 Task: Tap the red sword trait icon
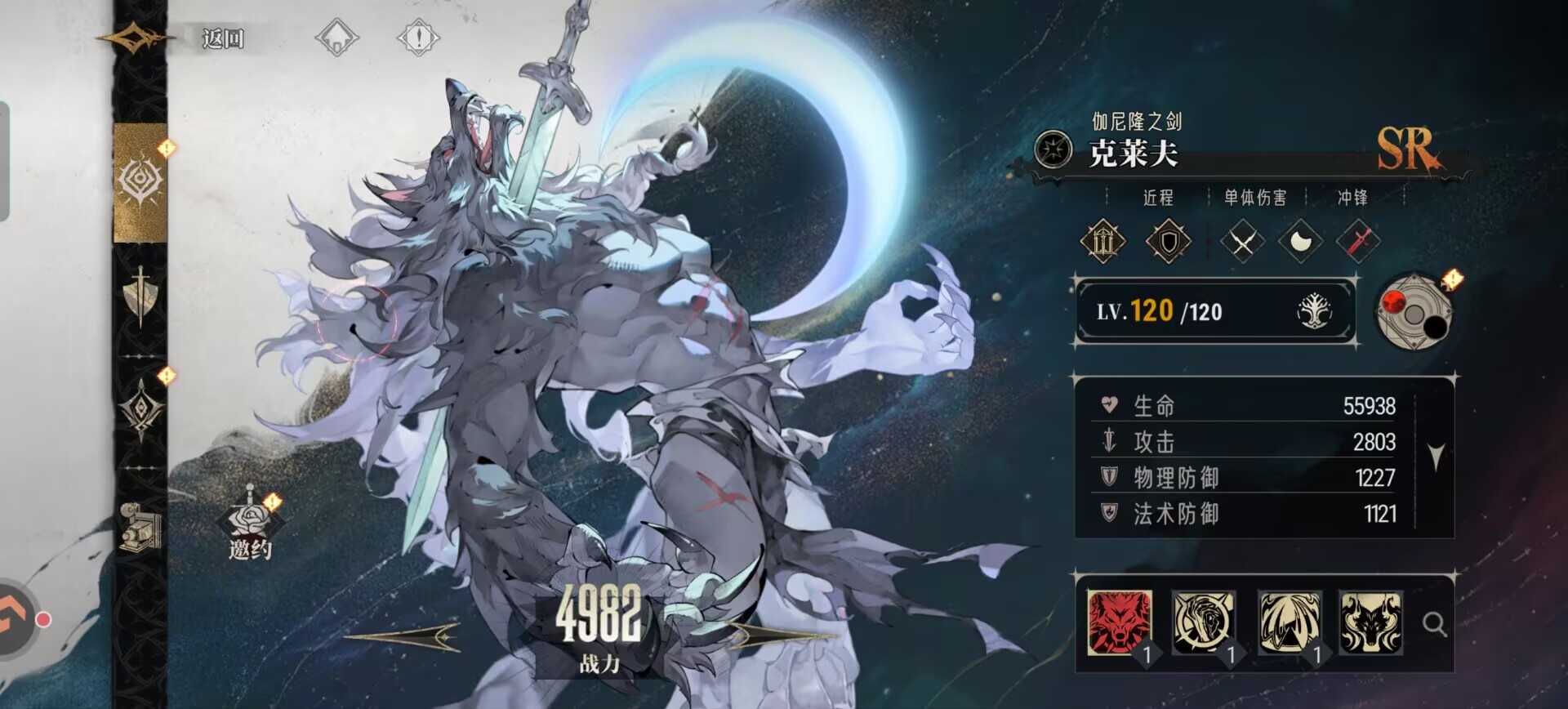click(1358, 242)
